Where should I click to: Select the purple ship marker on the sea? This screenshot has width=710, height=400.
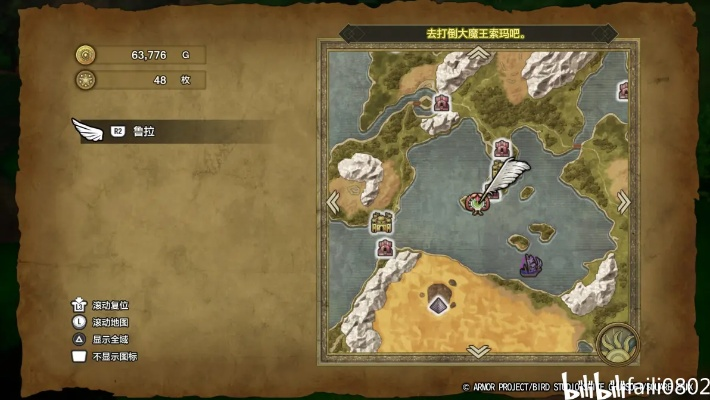(530, 265)
